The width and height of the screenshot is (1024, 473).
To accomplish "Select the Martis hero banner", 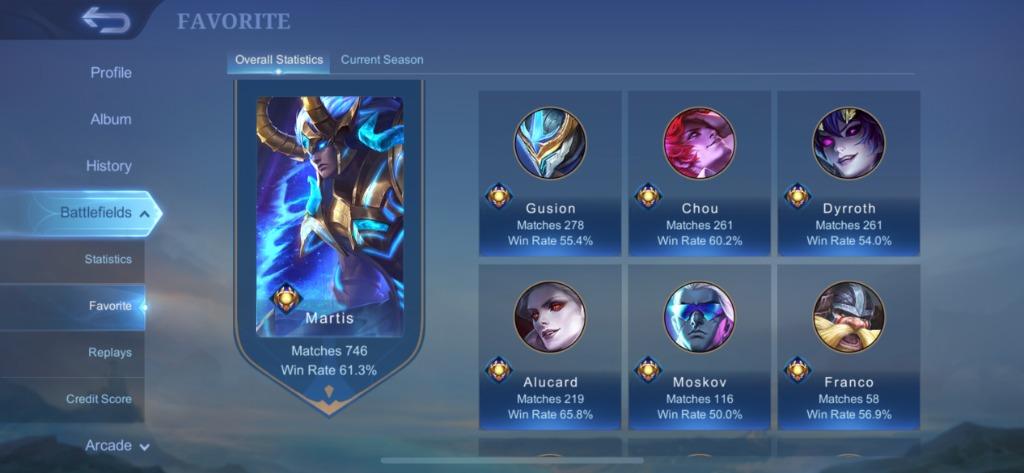I will point(329,240).
